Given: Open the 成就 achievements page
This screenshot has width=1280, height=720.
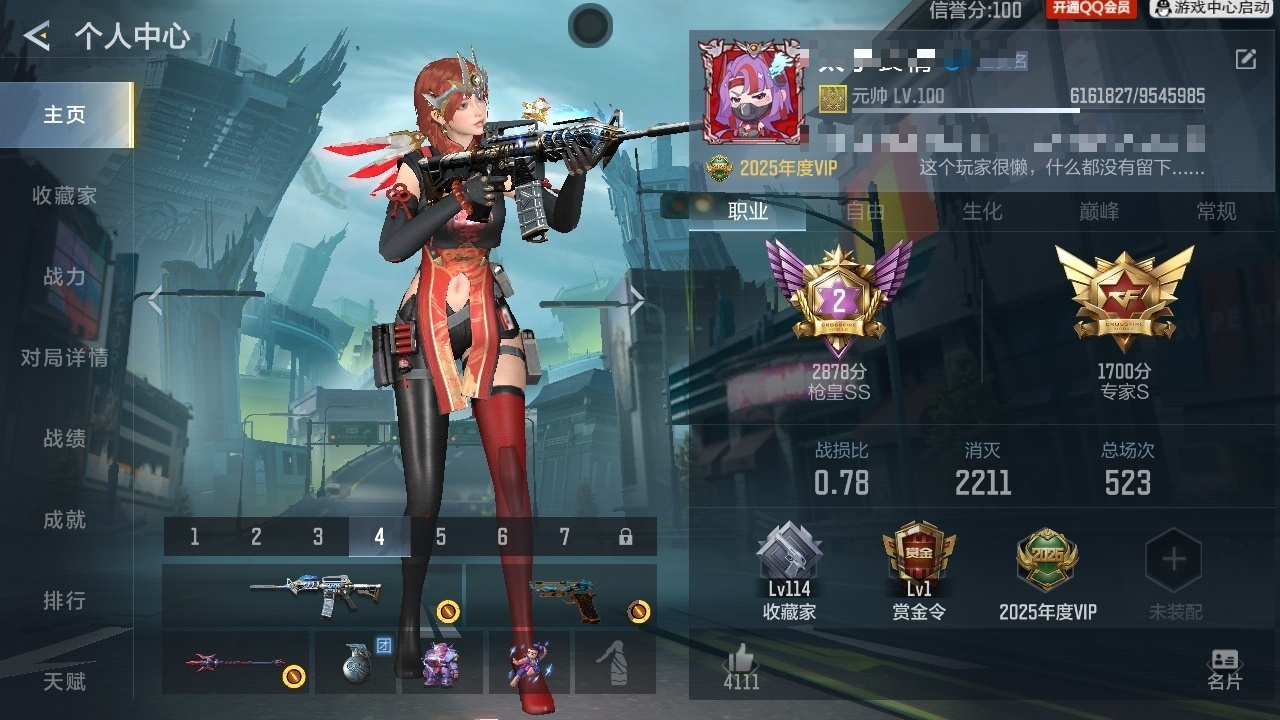Looking at the screenshot, I should [65, 520].
